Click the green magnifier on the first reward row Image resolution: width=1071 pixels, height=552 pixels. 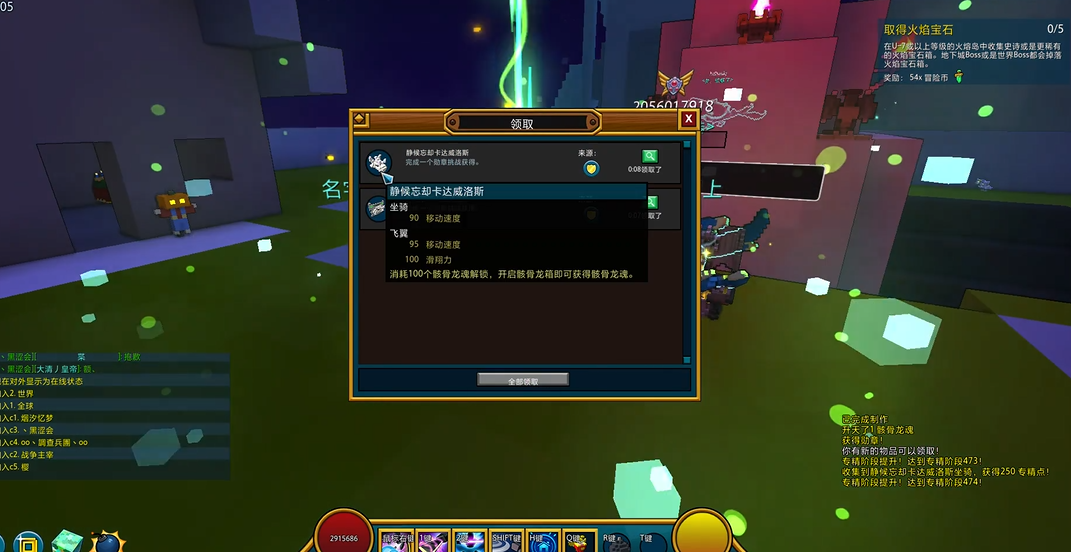(x=650, y=156)
